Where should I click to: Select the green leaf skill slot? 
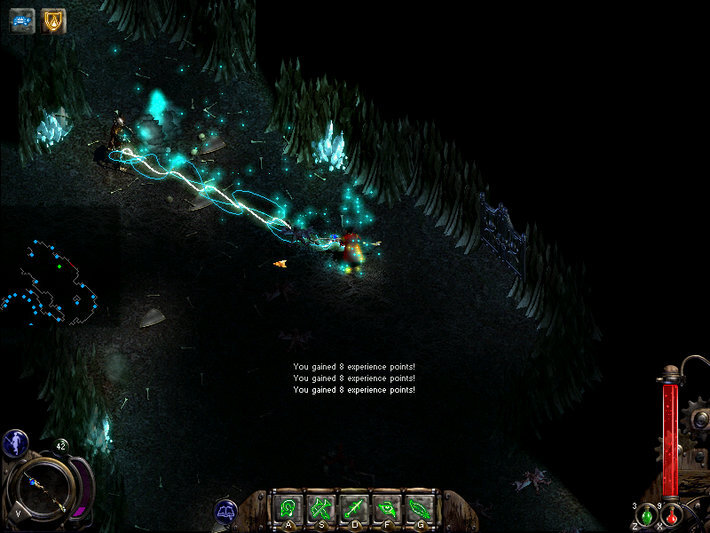pos(419,507)
